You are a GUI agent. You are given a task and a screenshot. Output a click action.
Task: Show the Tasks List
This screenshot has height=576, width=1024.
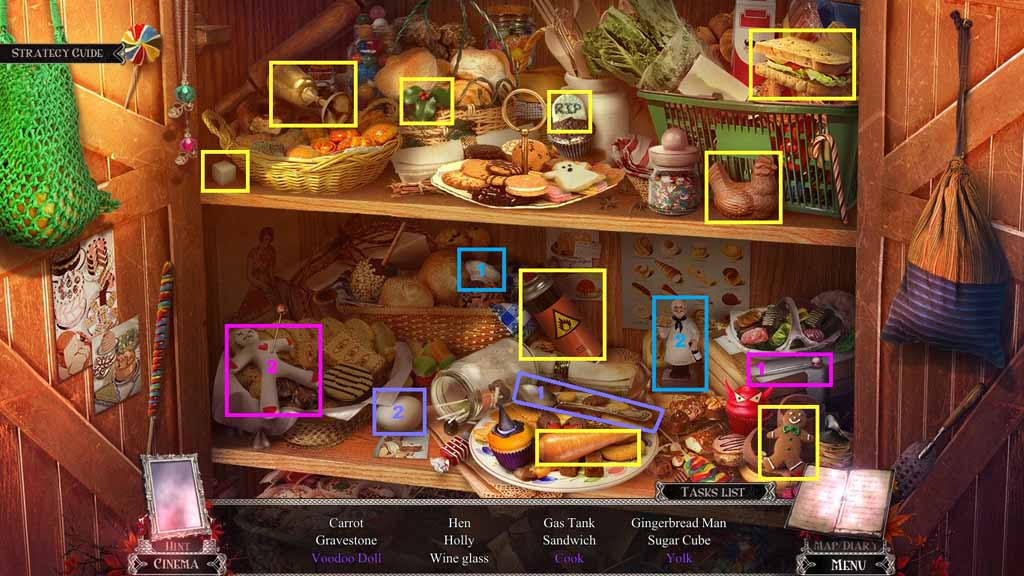[715, 492]
